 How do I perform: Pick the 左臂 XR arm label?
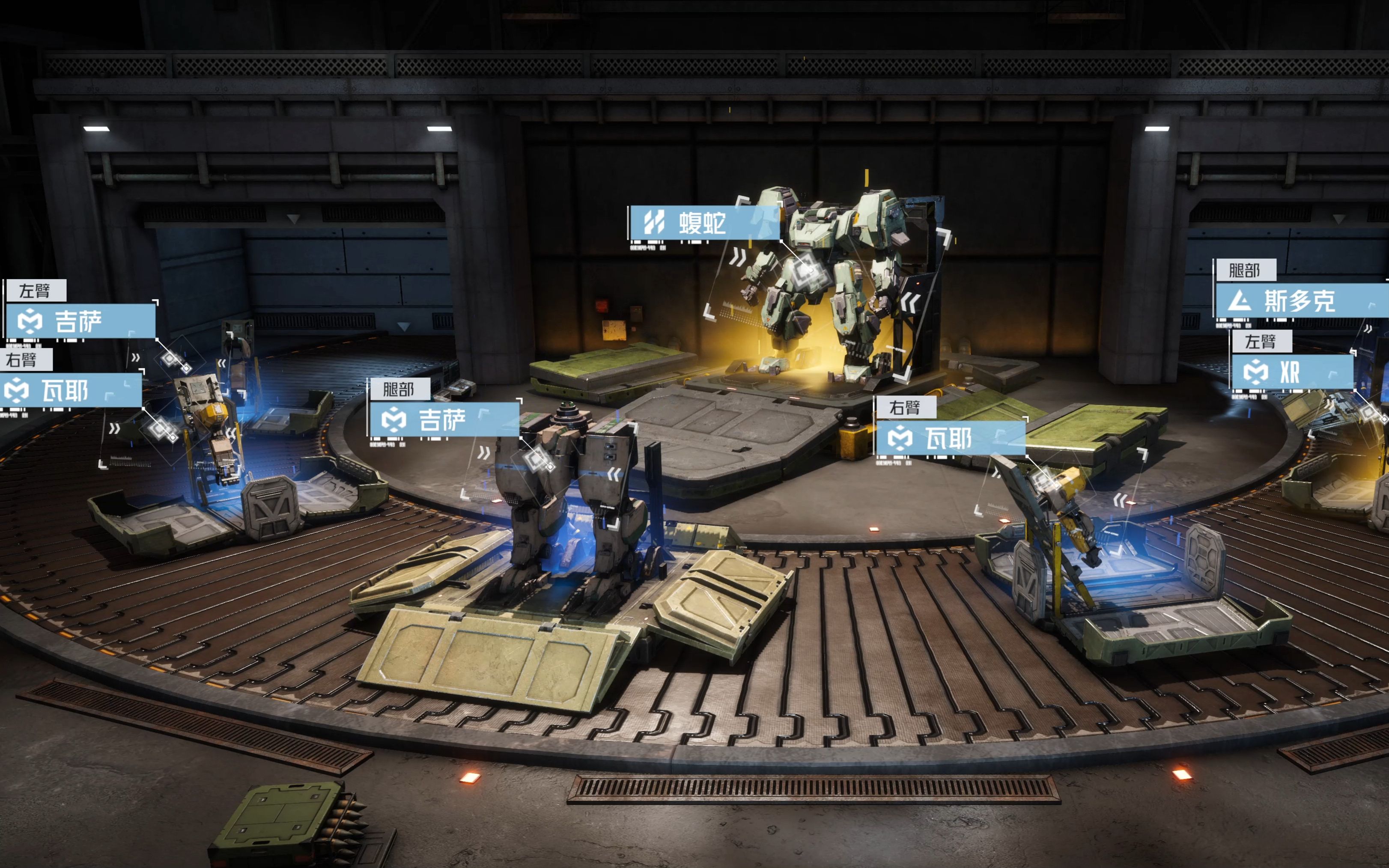pyautogui.click(x=1292, y=372)
